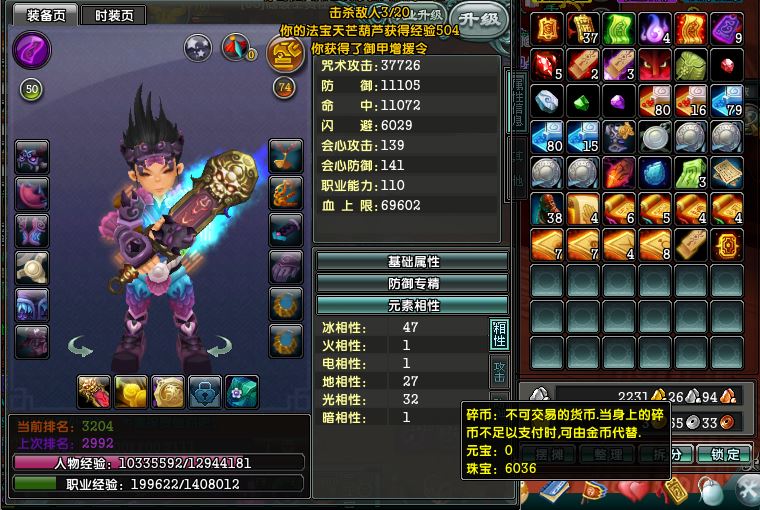Viewport: 760px width, 510px height.
Task: Open the 相性 side tab
Action: (x=498, y=333)
